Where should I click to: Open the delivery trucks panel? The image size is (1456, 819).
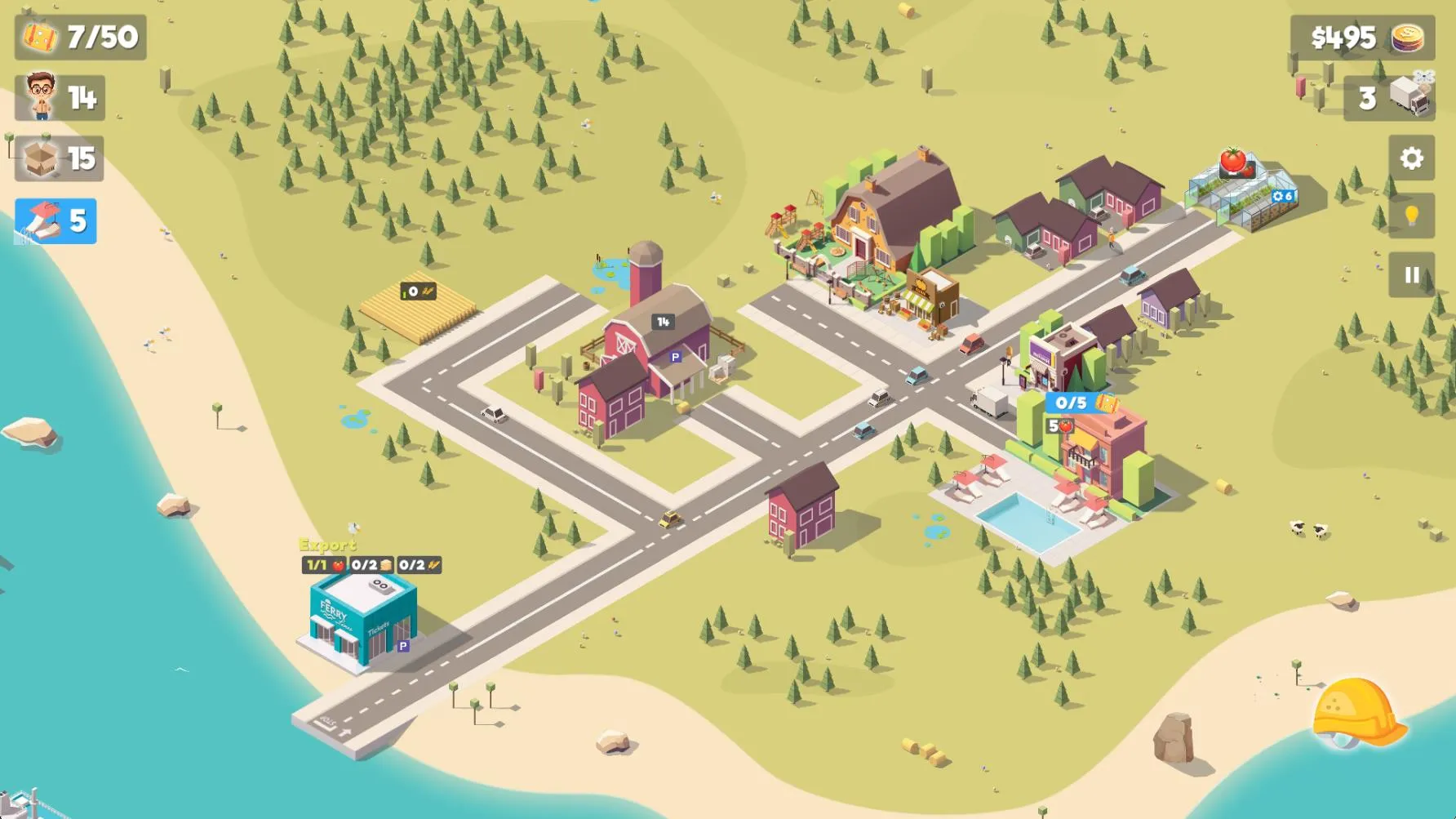coord(1388,98)
